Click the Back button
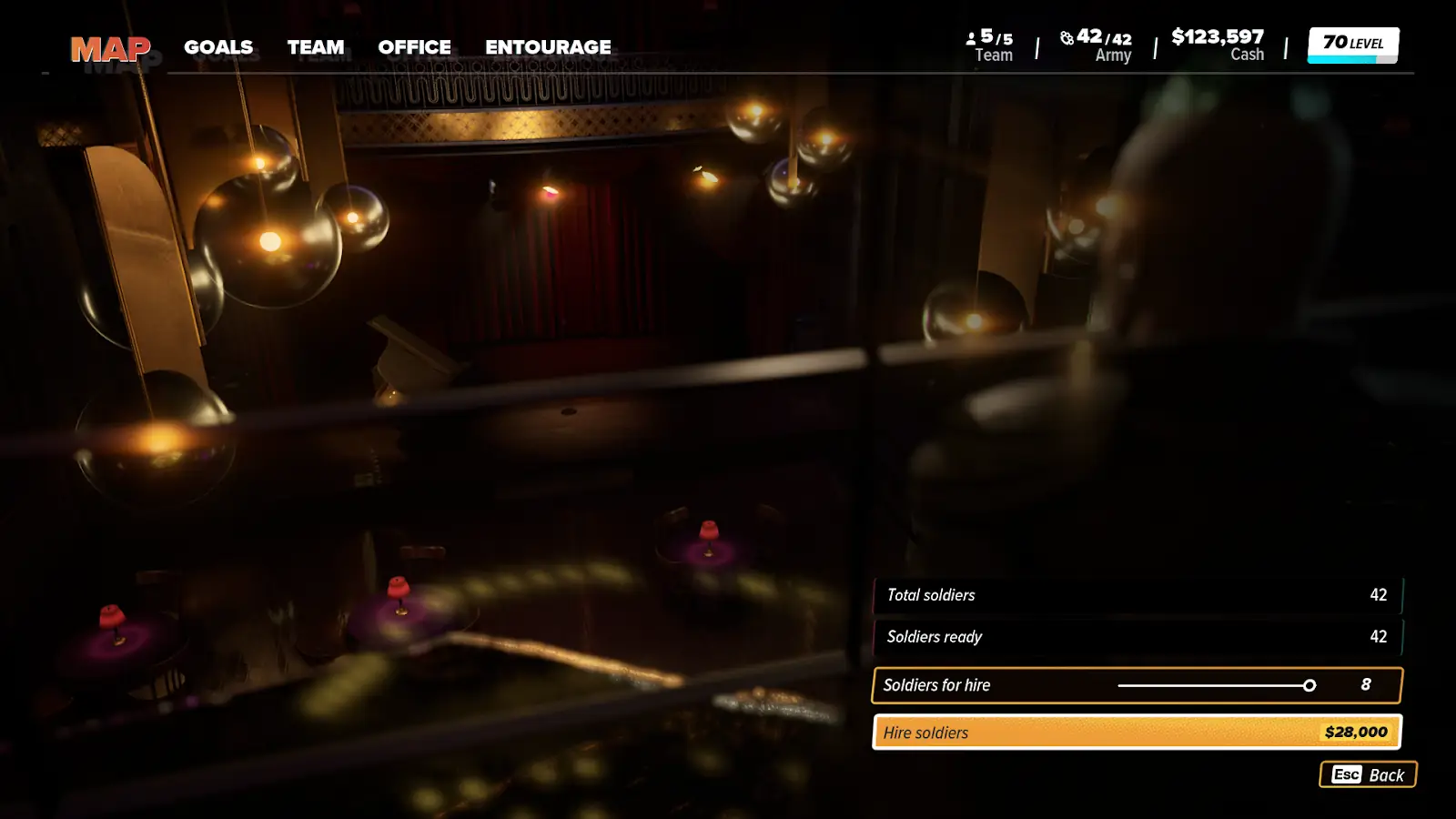Screen dimensions: 1456x819 pos(1368,774)
